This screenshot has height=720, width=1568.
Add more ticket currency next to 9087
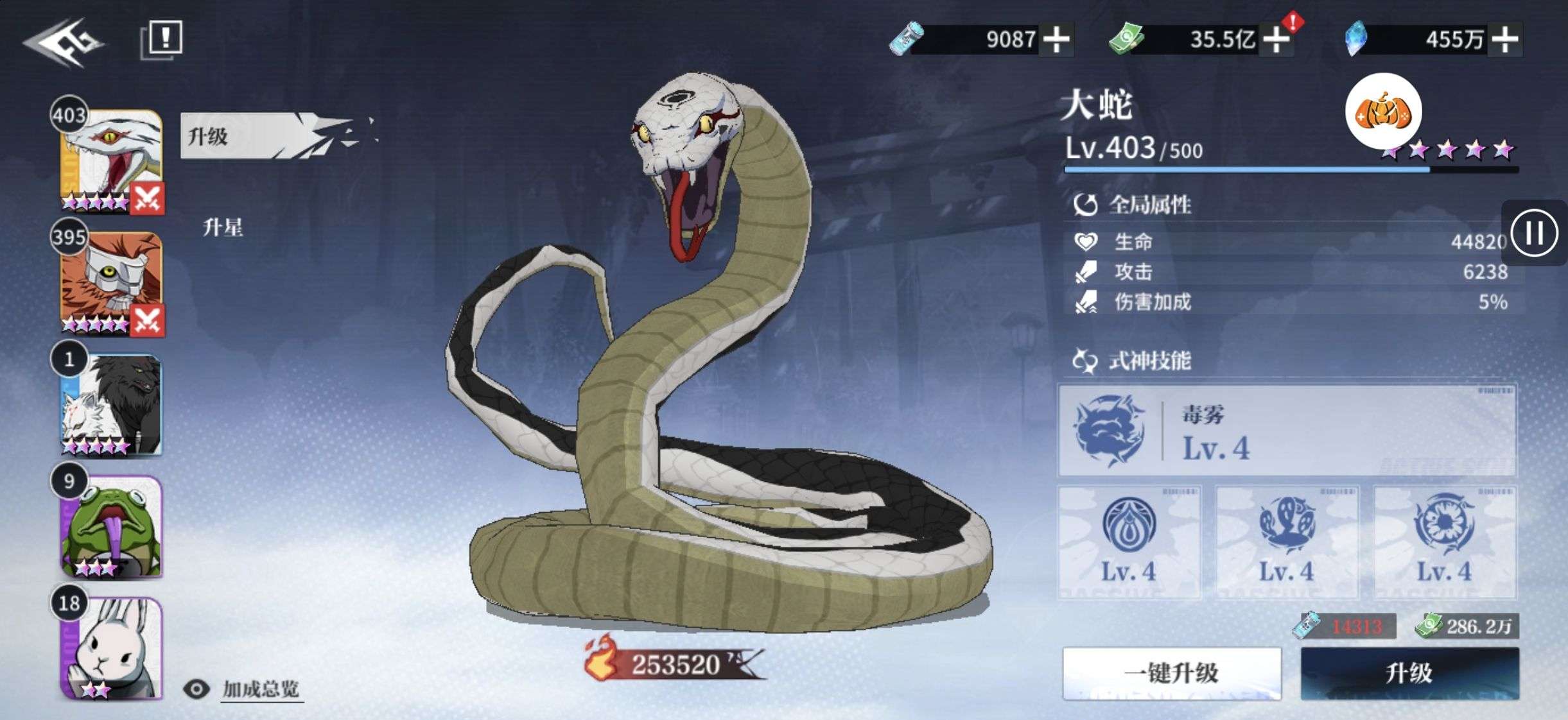tap(1056, 40)
